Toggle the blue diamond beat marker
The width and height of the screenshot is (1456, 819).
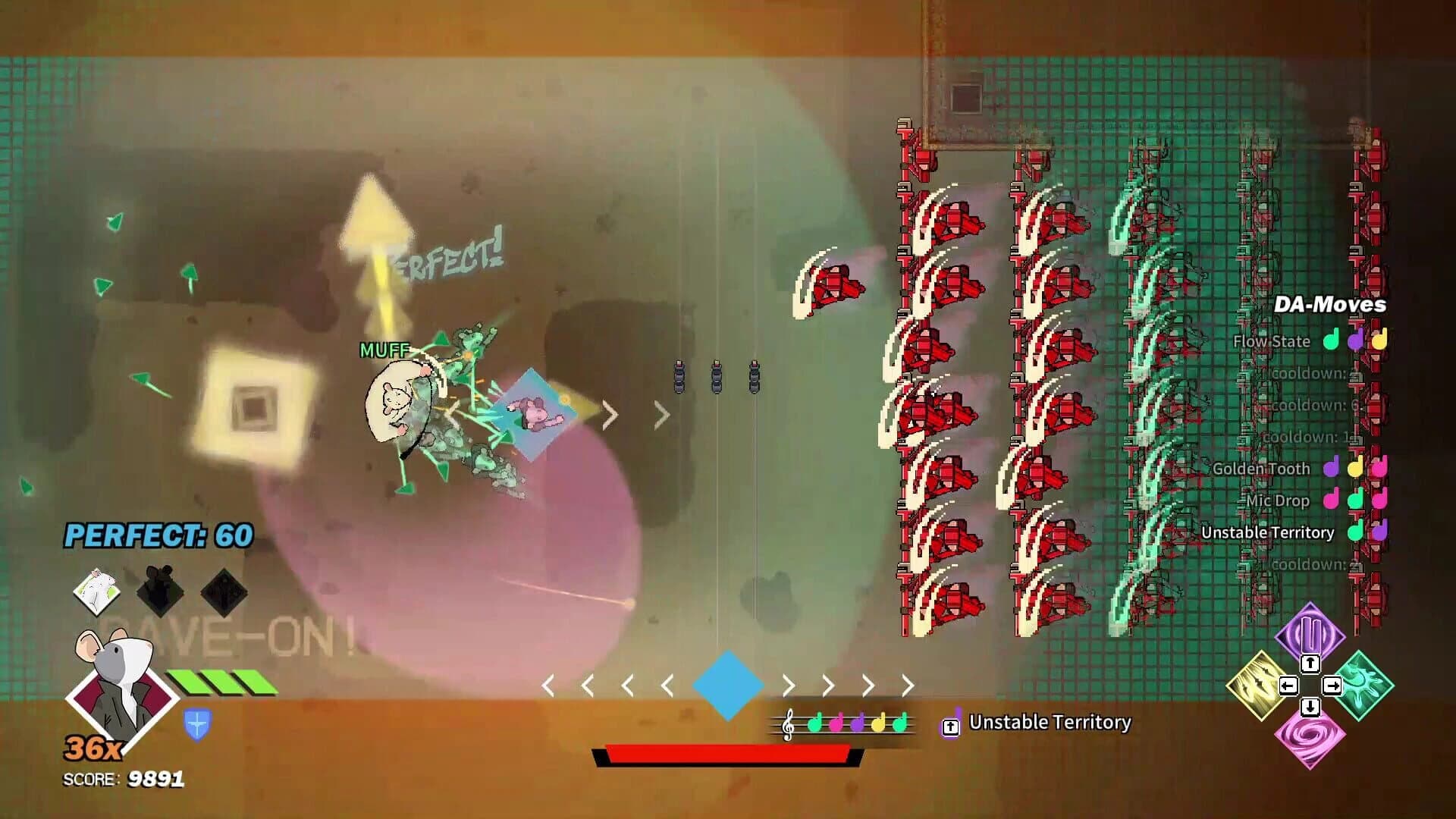click(x=729, y=684)
